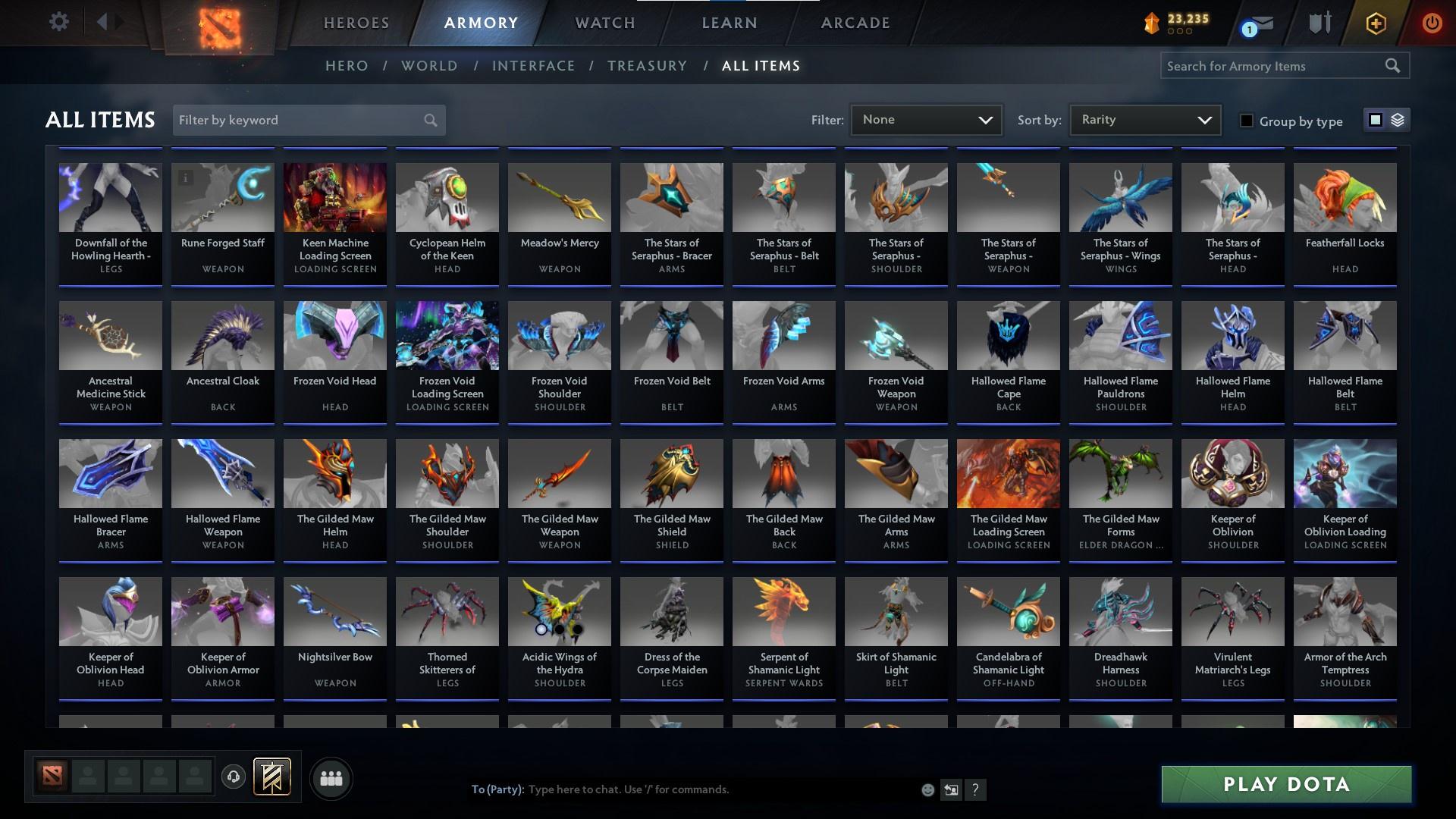Open the notifications envelope icon

pos(1258,23)
